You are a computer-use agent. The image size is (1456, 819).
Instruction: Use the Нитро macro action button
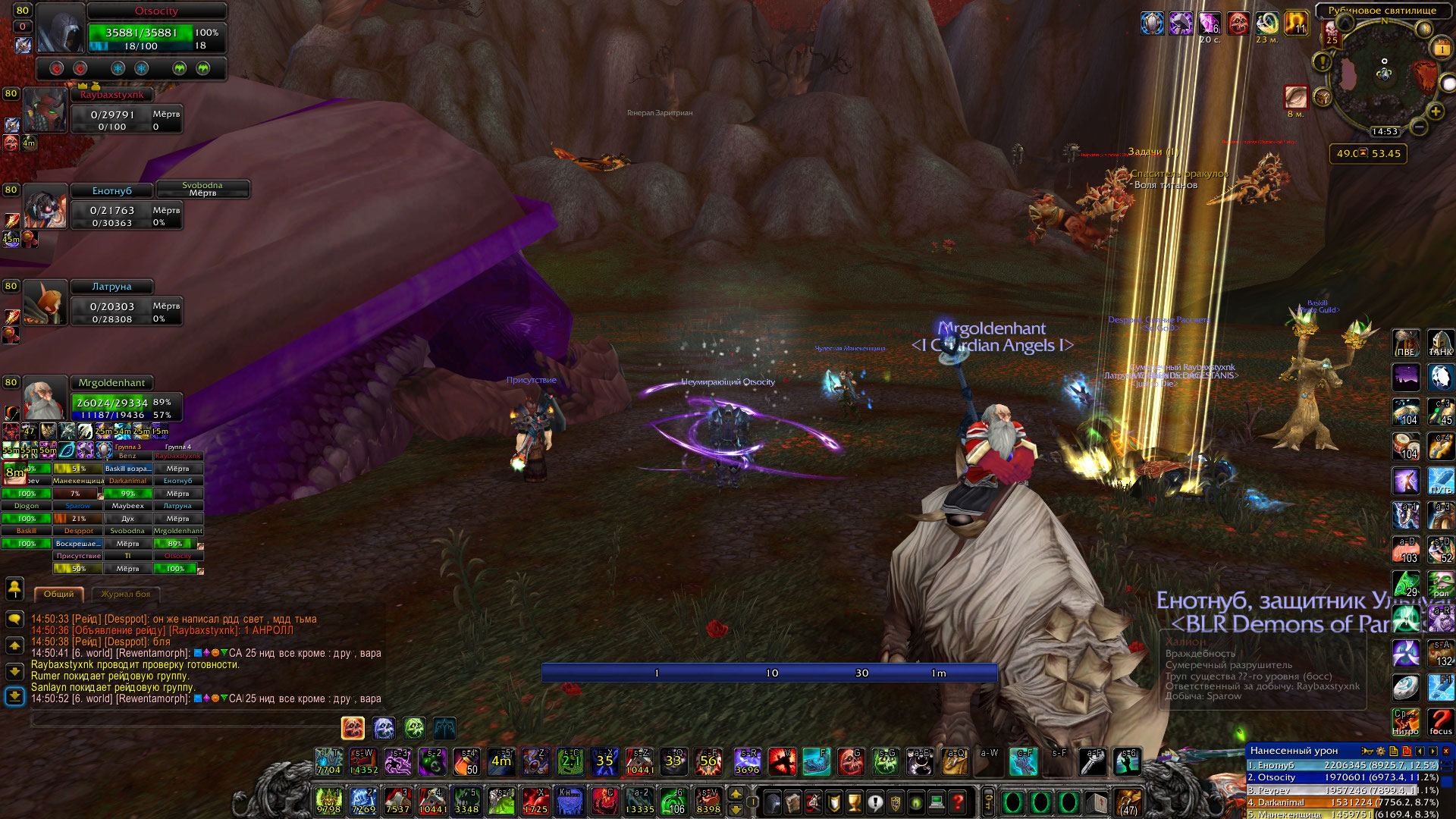(1405, 722)
